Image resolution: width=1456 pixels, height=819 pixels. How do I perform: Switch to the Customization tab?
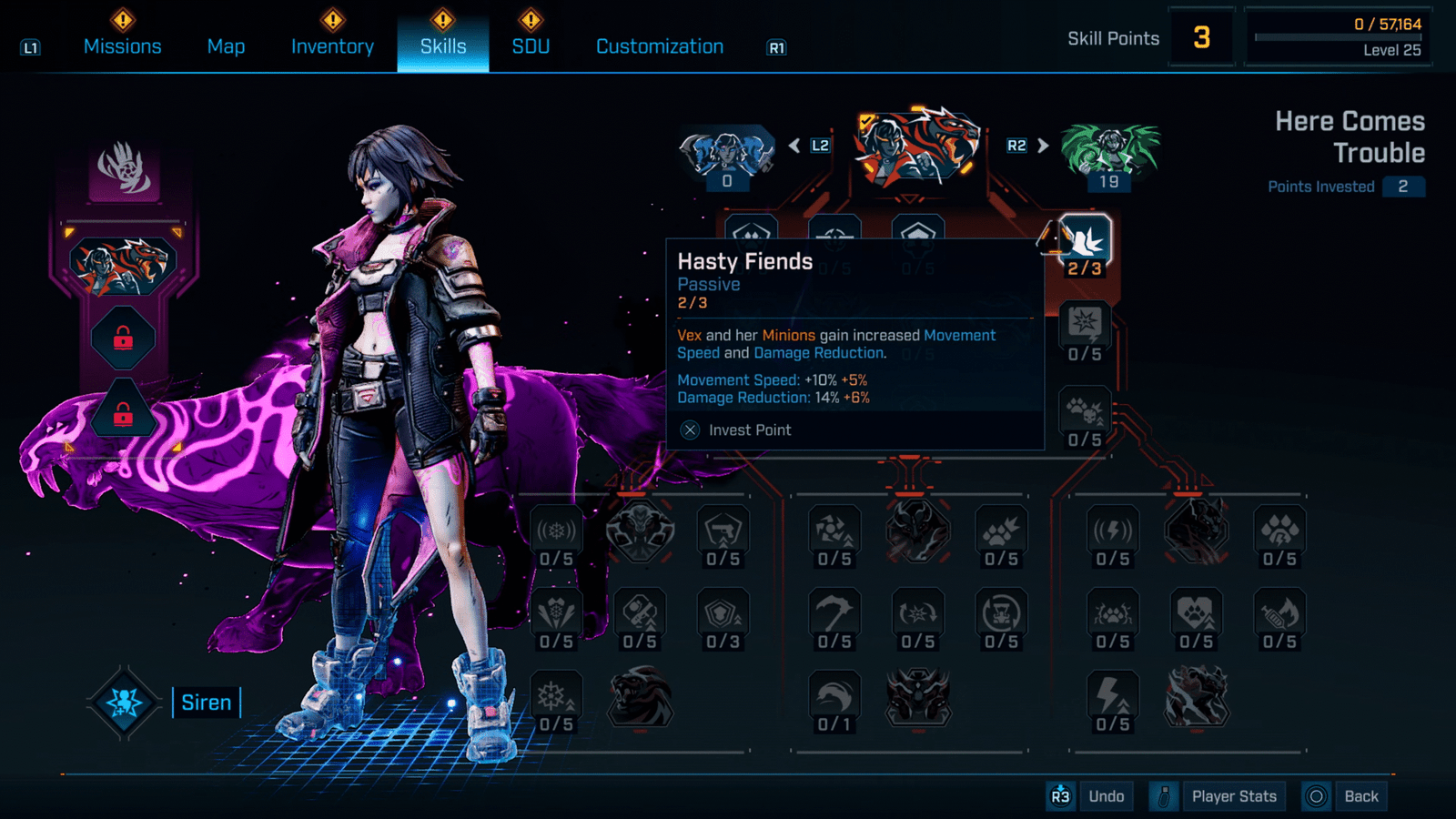pyautogui.click(x=659, y=46)
